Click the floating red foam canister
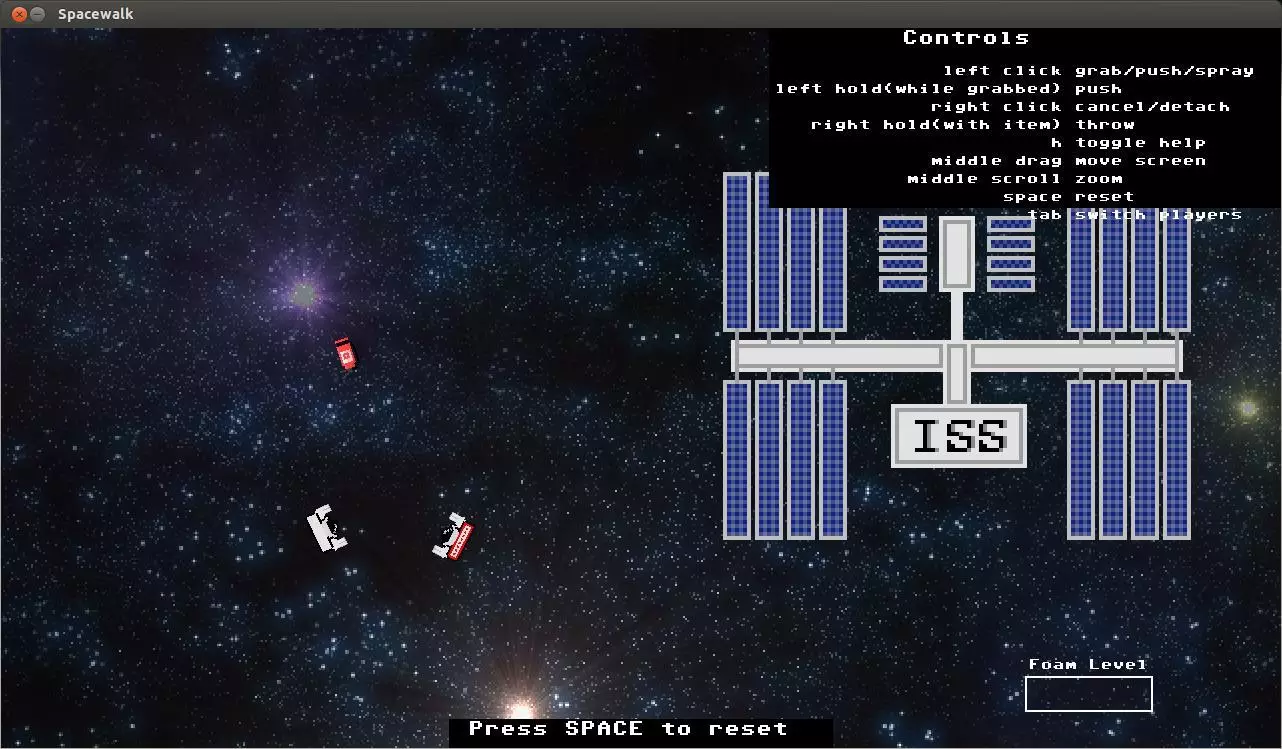 (345, 355)
